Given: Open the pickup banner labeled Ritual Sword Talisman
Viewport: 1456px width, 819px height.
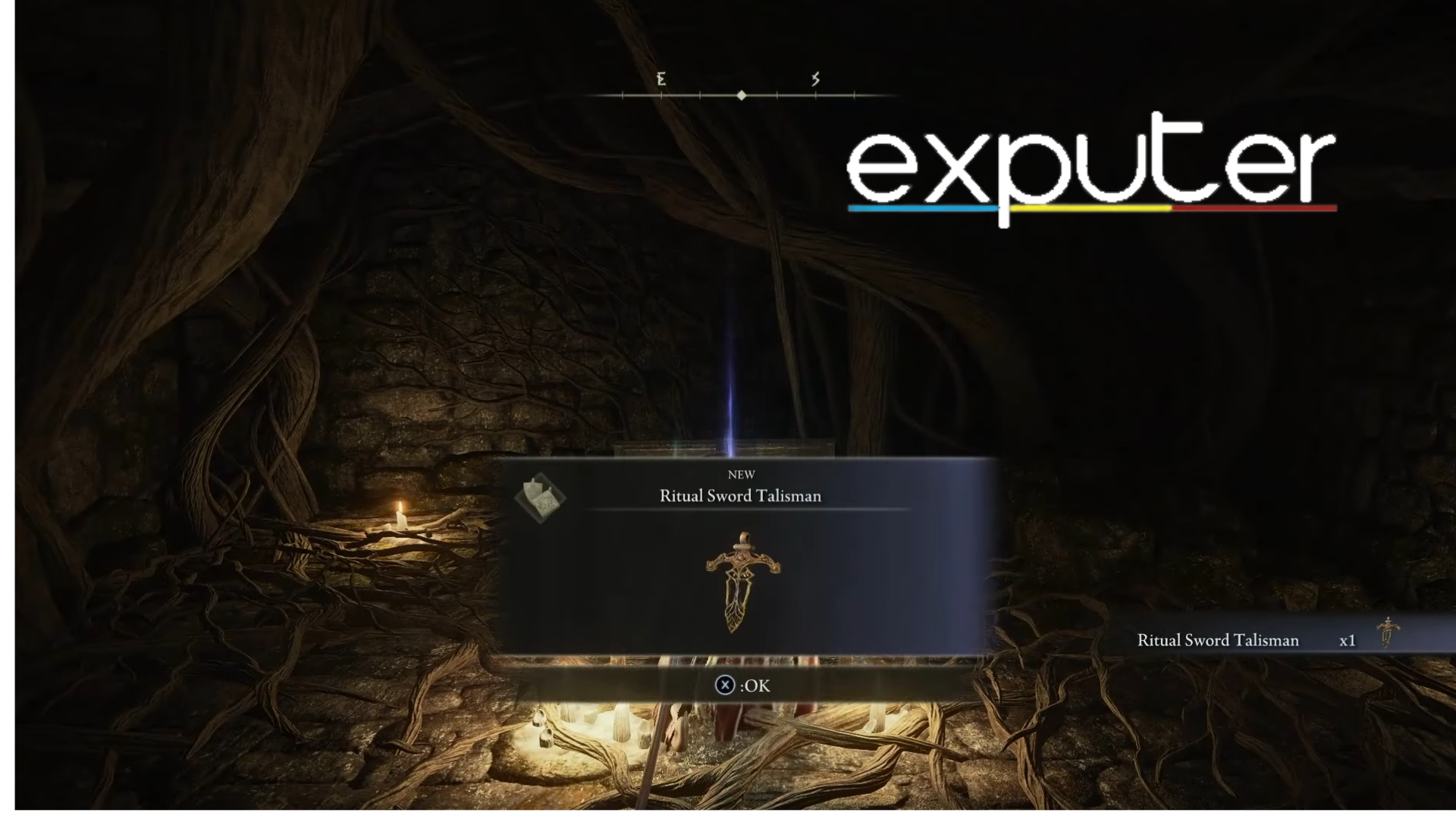Looking at the screenshot, I should tap(1217, 641).
